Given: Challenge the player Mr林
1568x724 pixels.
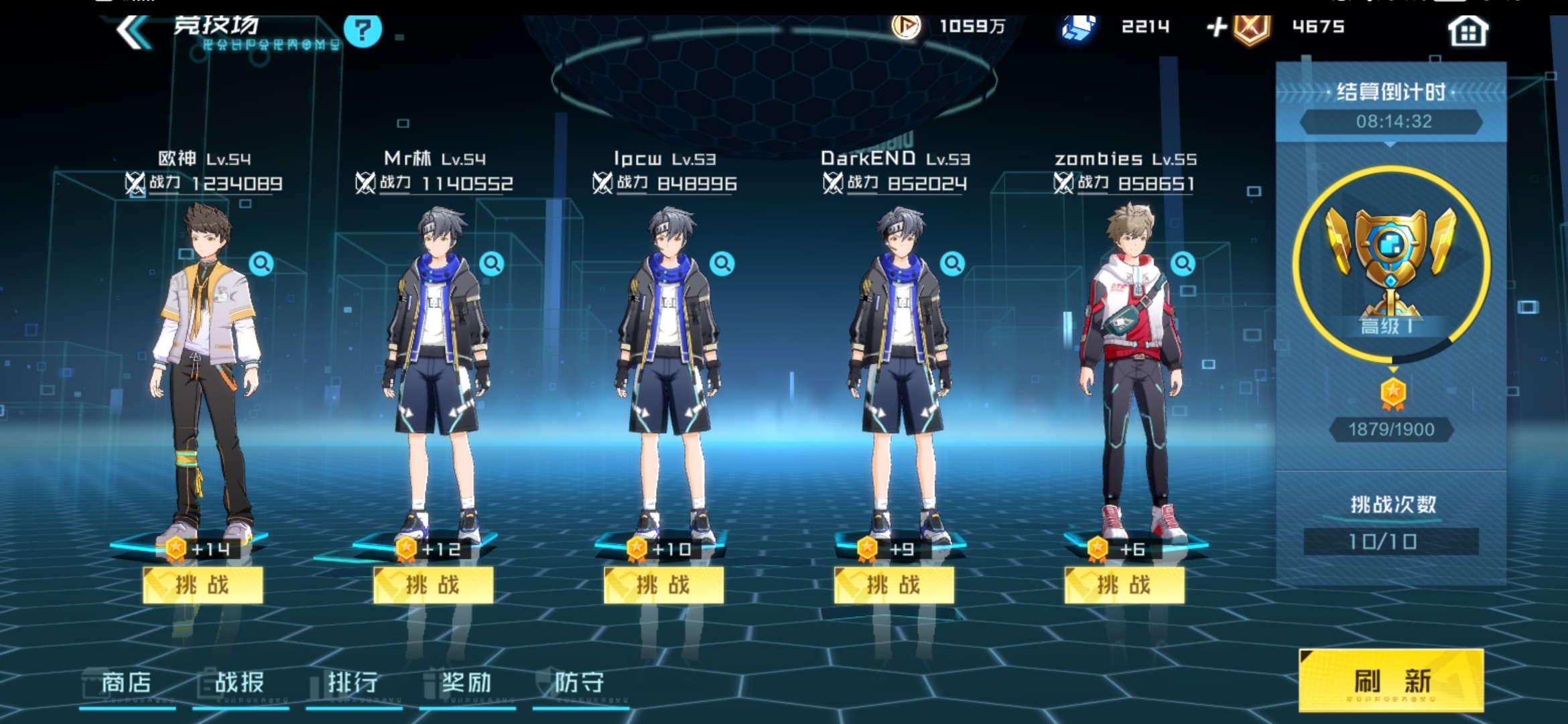Looking at the screenshot, I should 433,585.
